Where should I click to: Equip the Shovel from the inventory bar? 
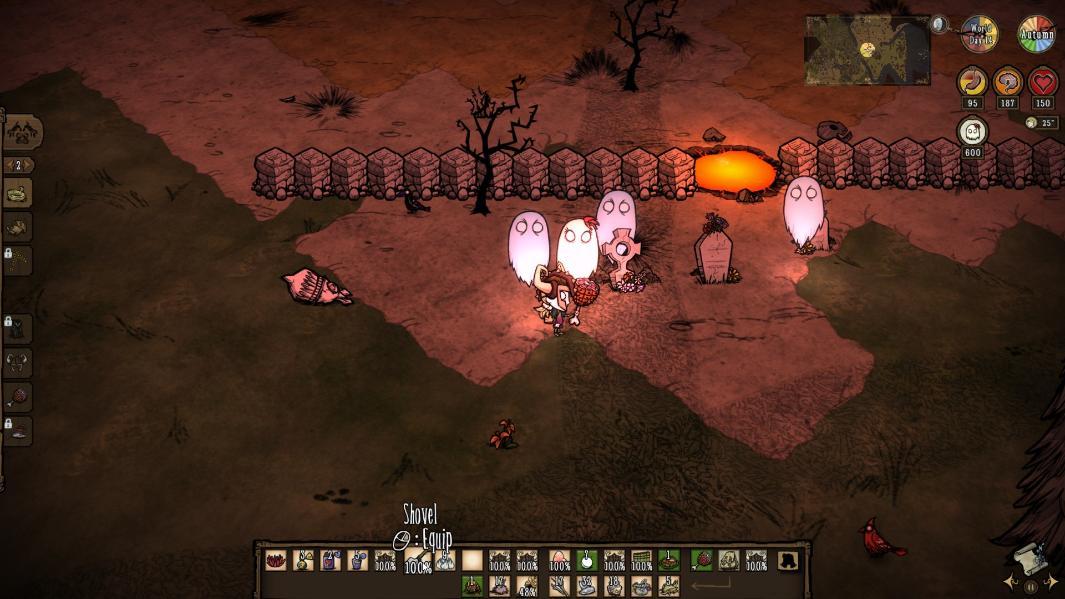(x=417, y=561)
